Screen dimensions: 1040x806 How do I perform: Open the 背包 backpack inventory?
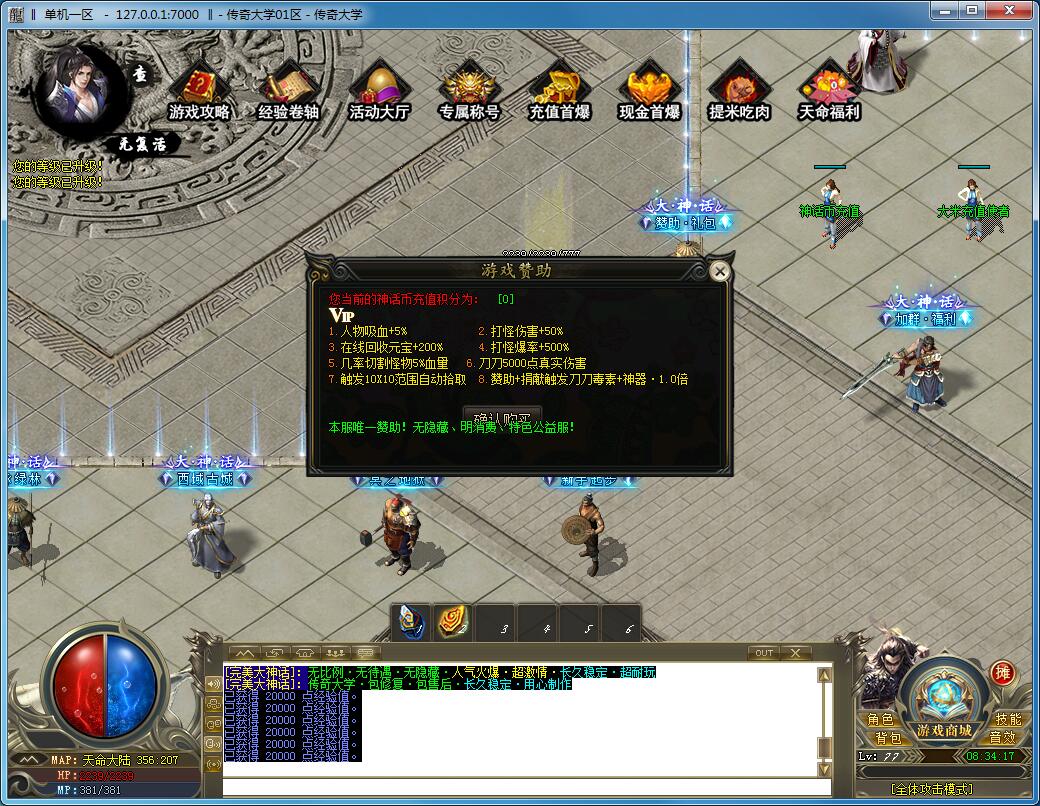point(888,738)
